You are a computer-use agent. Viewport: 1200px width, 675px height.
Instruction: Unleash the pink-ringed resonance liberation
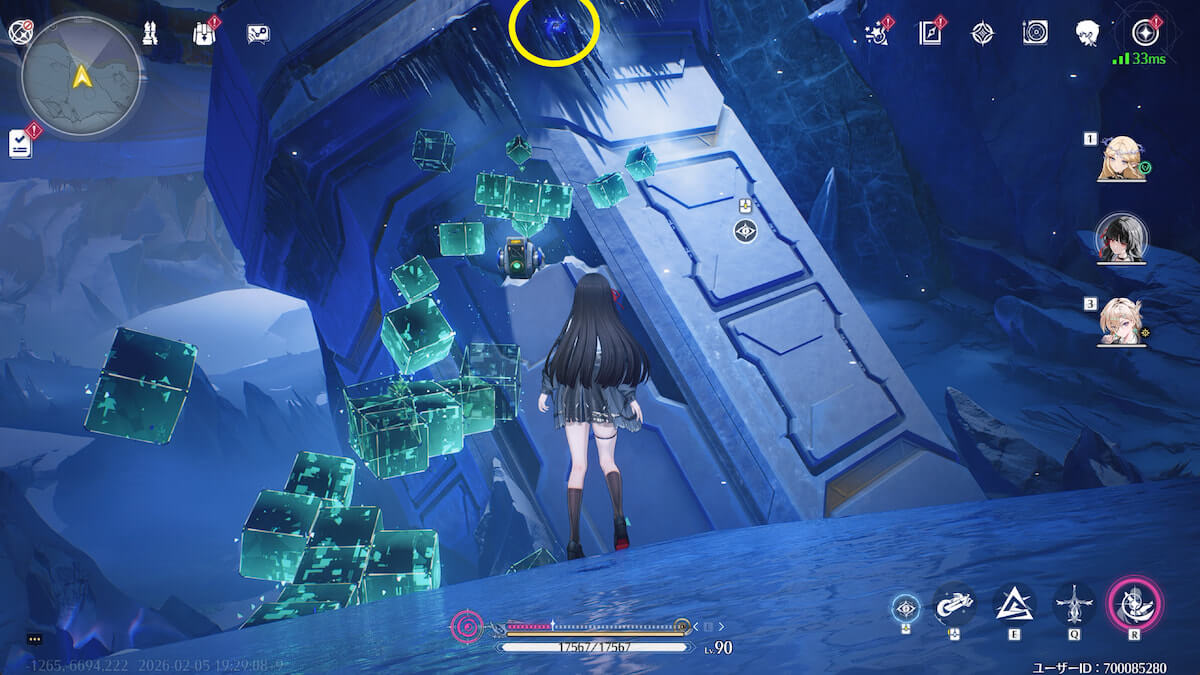(1134, 604)
